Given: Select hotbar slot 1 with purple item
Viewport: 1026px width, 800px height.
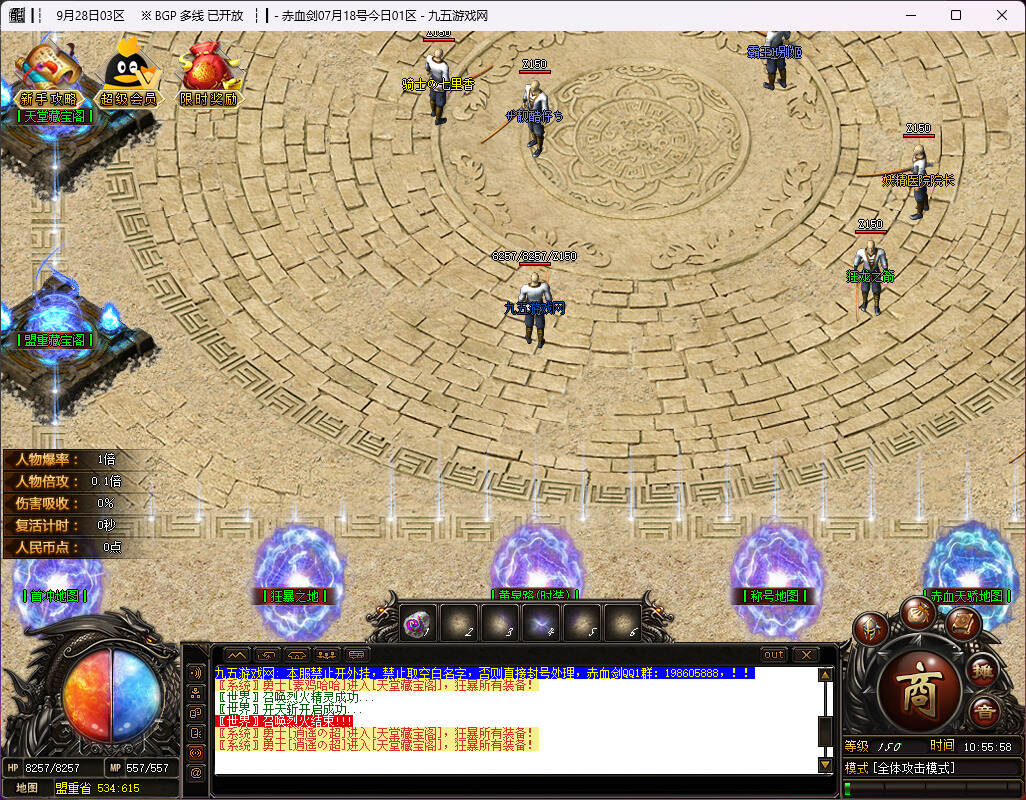Looking at the screenshot, I should [x=416, y=623].
